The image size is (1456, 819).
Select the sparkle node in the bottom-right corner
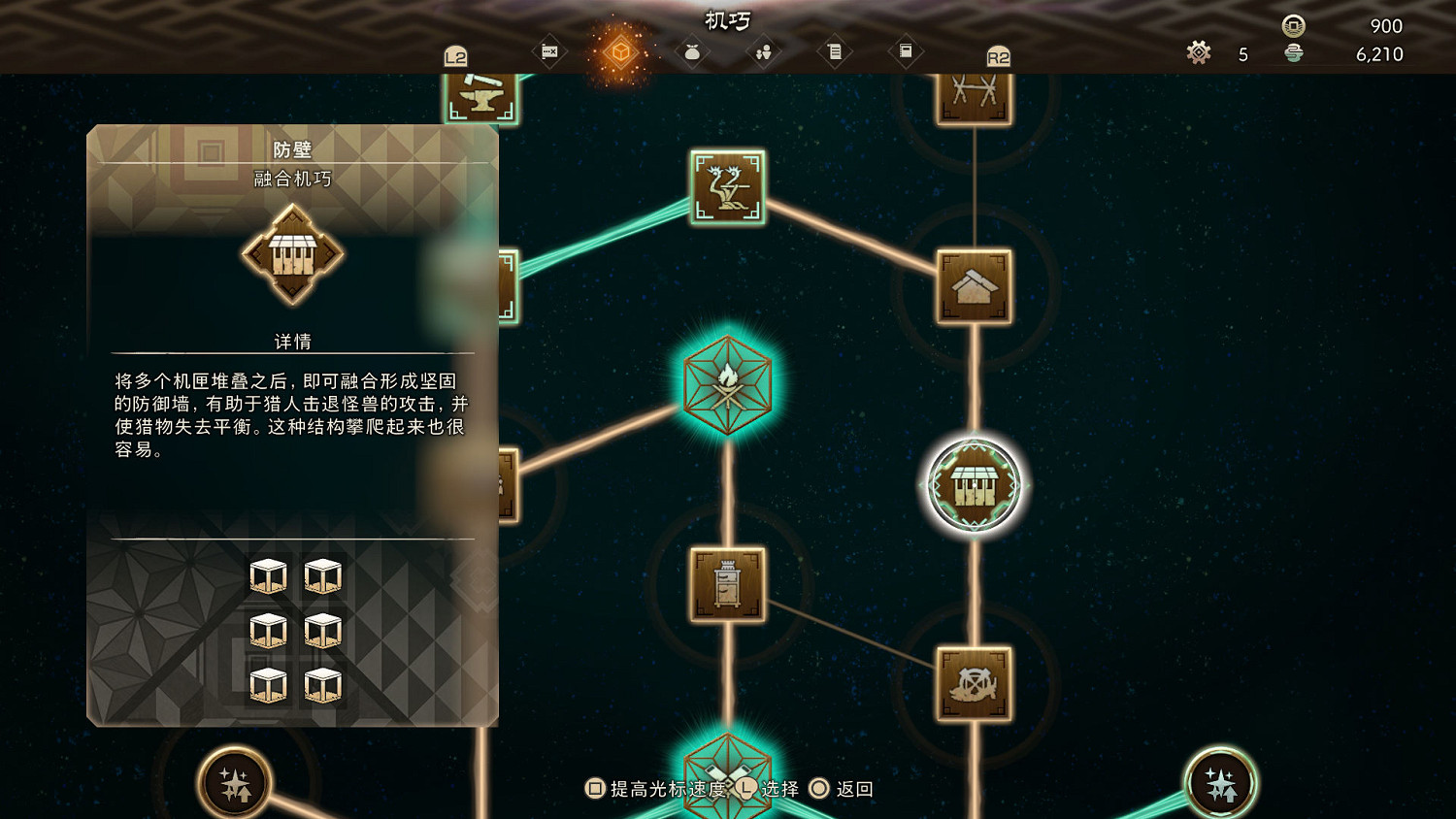1221,781
